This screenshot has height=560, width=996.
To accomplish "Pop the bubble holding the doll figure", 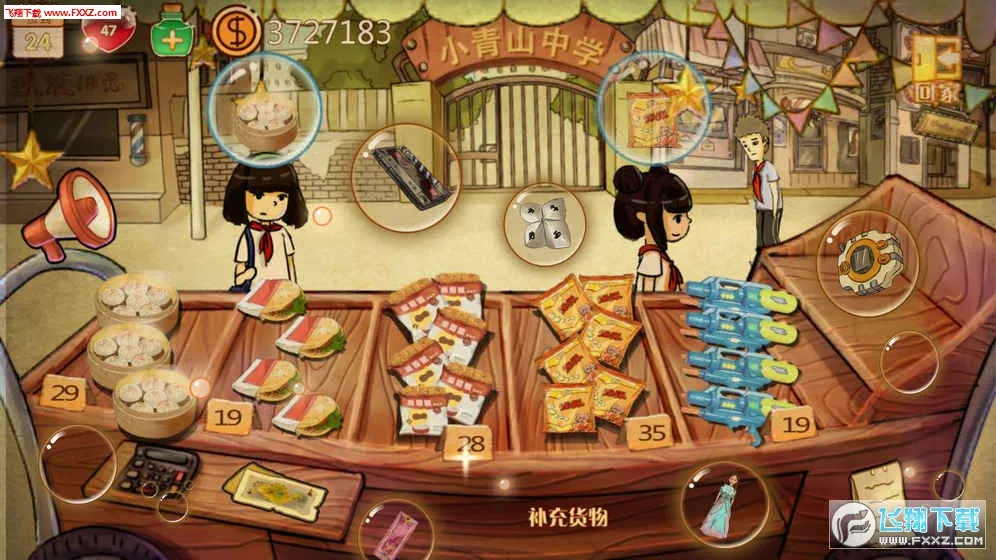I will 724,503.
